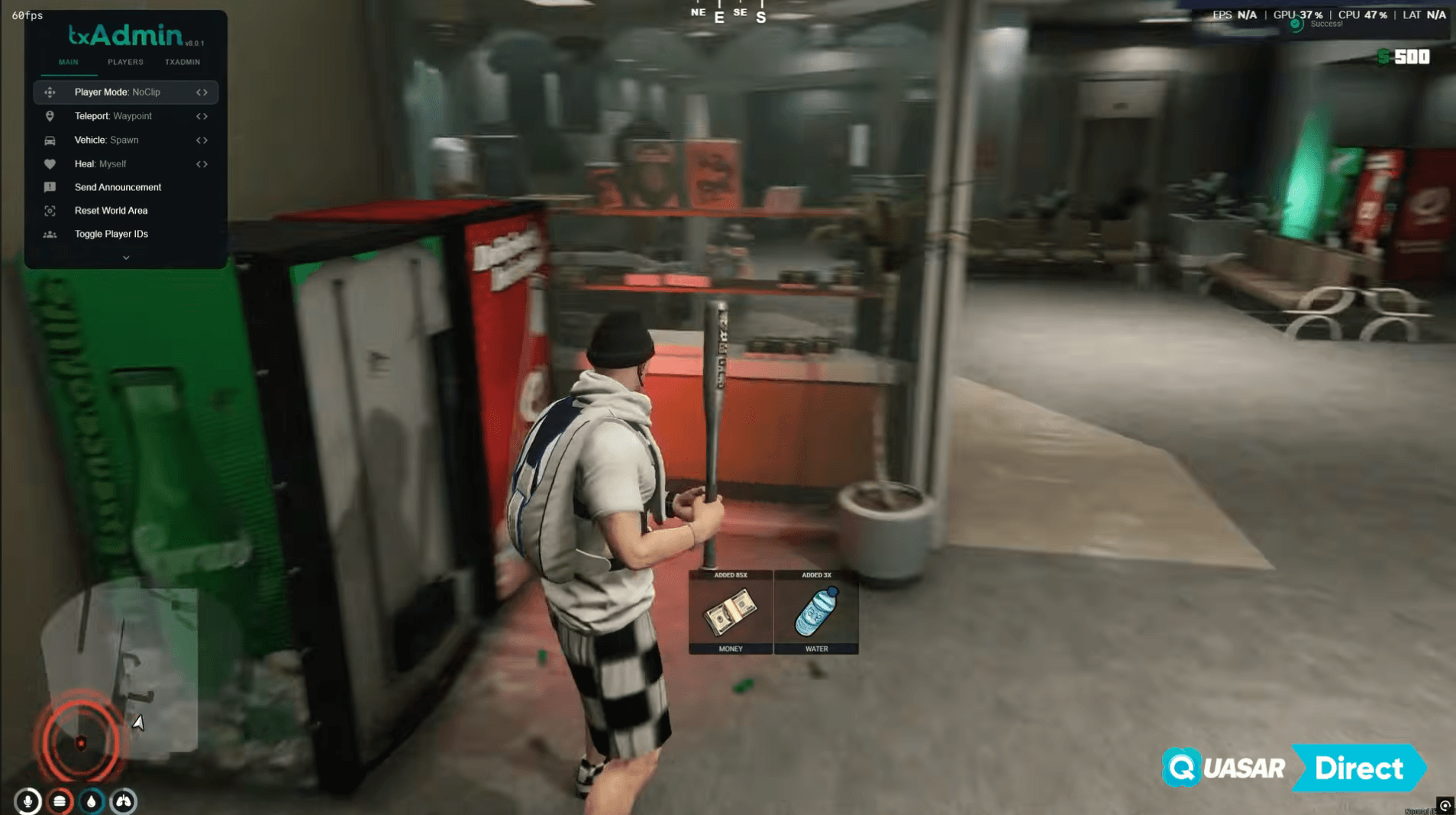The image size is (1456, 815).
Task: Open the PLAYERS tab
Action: [124, 62]
